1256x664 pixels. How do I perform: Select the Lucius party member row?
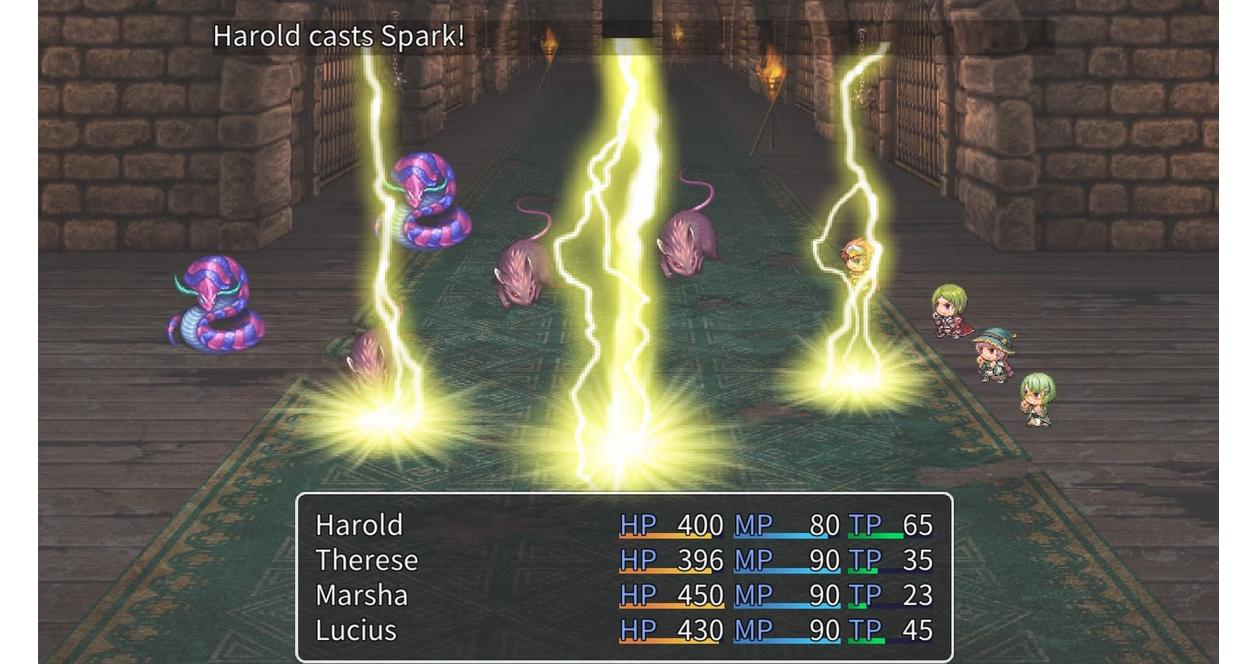[356, 630]
